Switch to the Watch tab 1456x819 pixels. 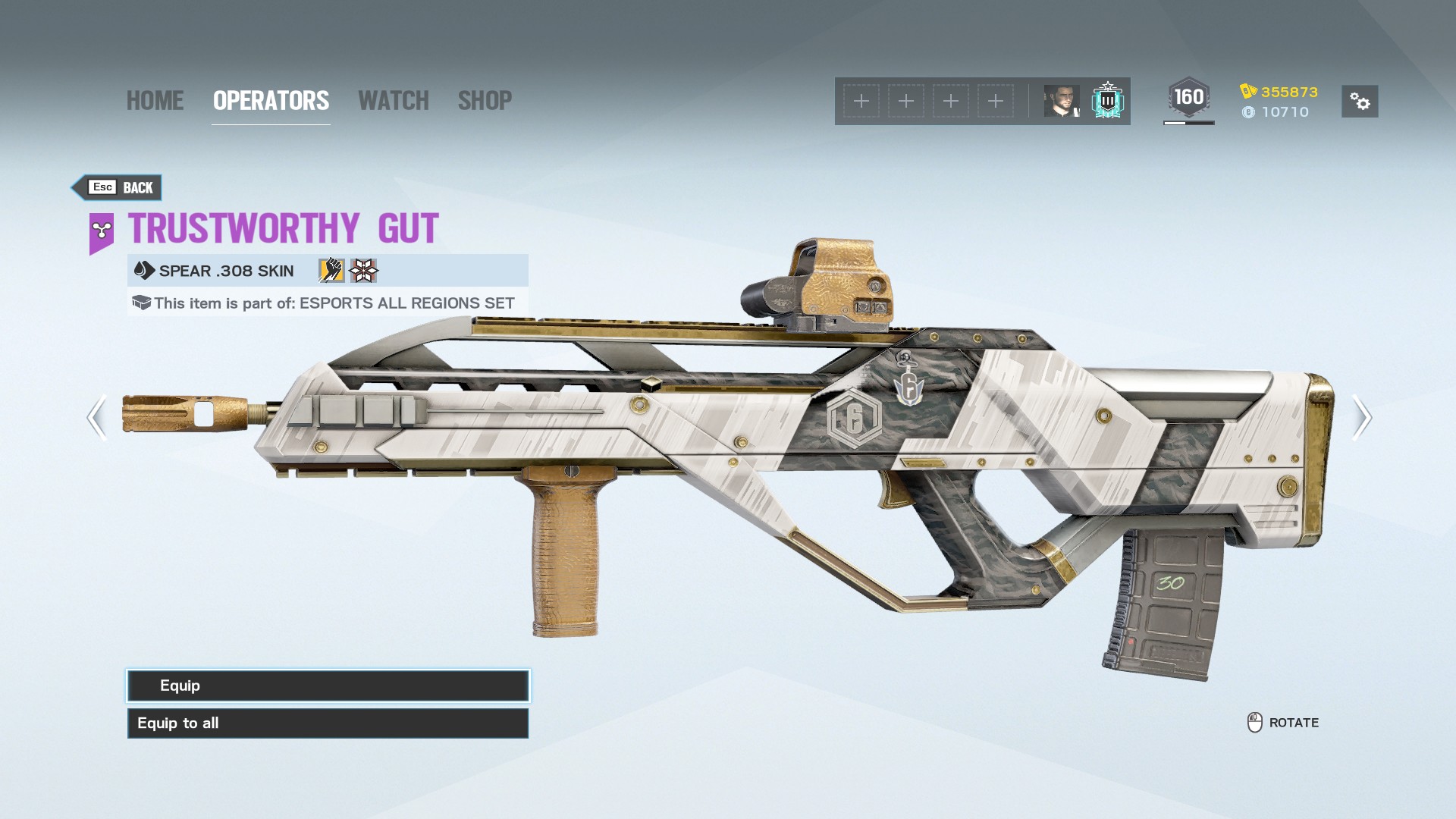(x=393, y=101)
